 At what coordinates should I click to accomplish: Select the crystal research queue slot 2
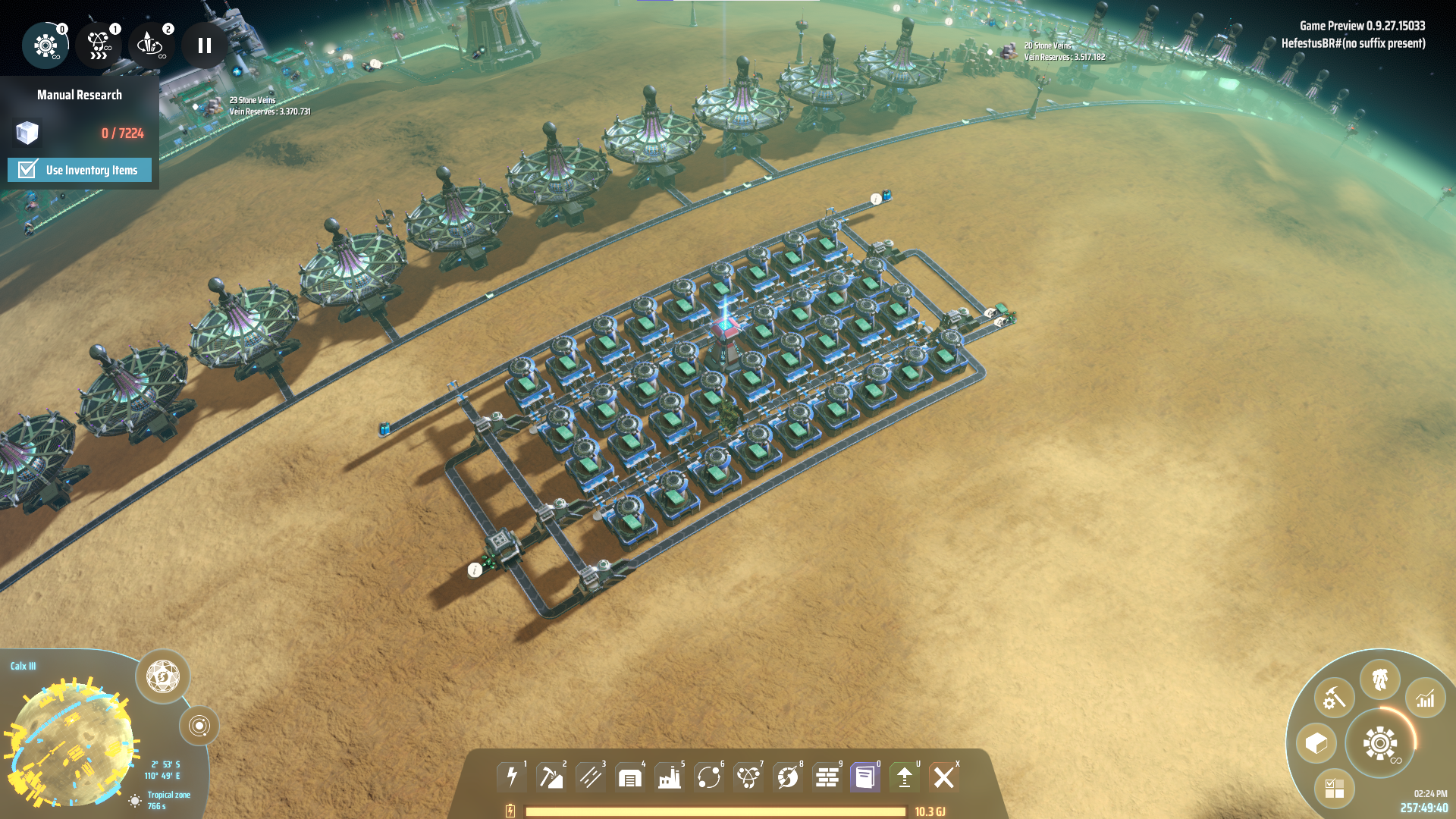pyautogui.click(x=151, y=45)
